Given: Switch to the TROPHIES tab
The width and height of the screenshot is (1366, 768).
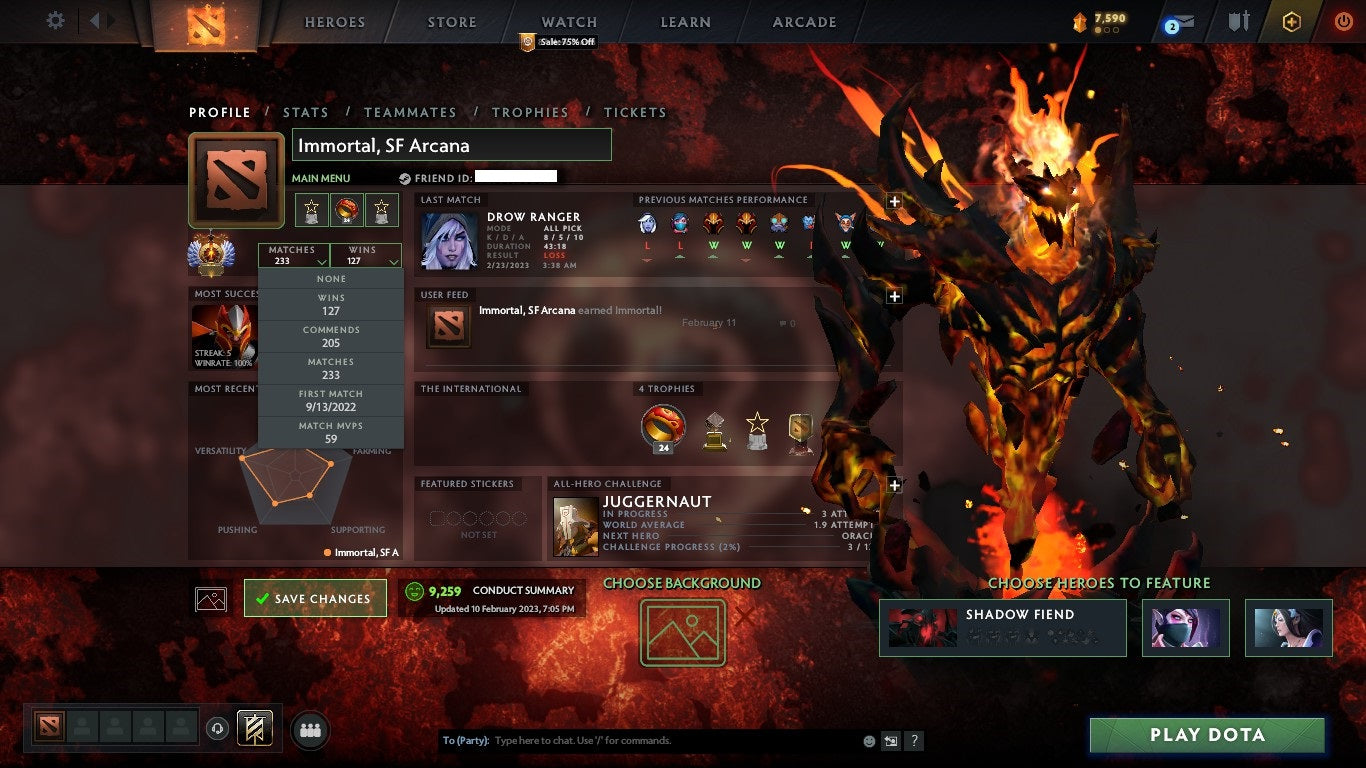Looking at the screenshot, I should 531,112.
